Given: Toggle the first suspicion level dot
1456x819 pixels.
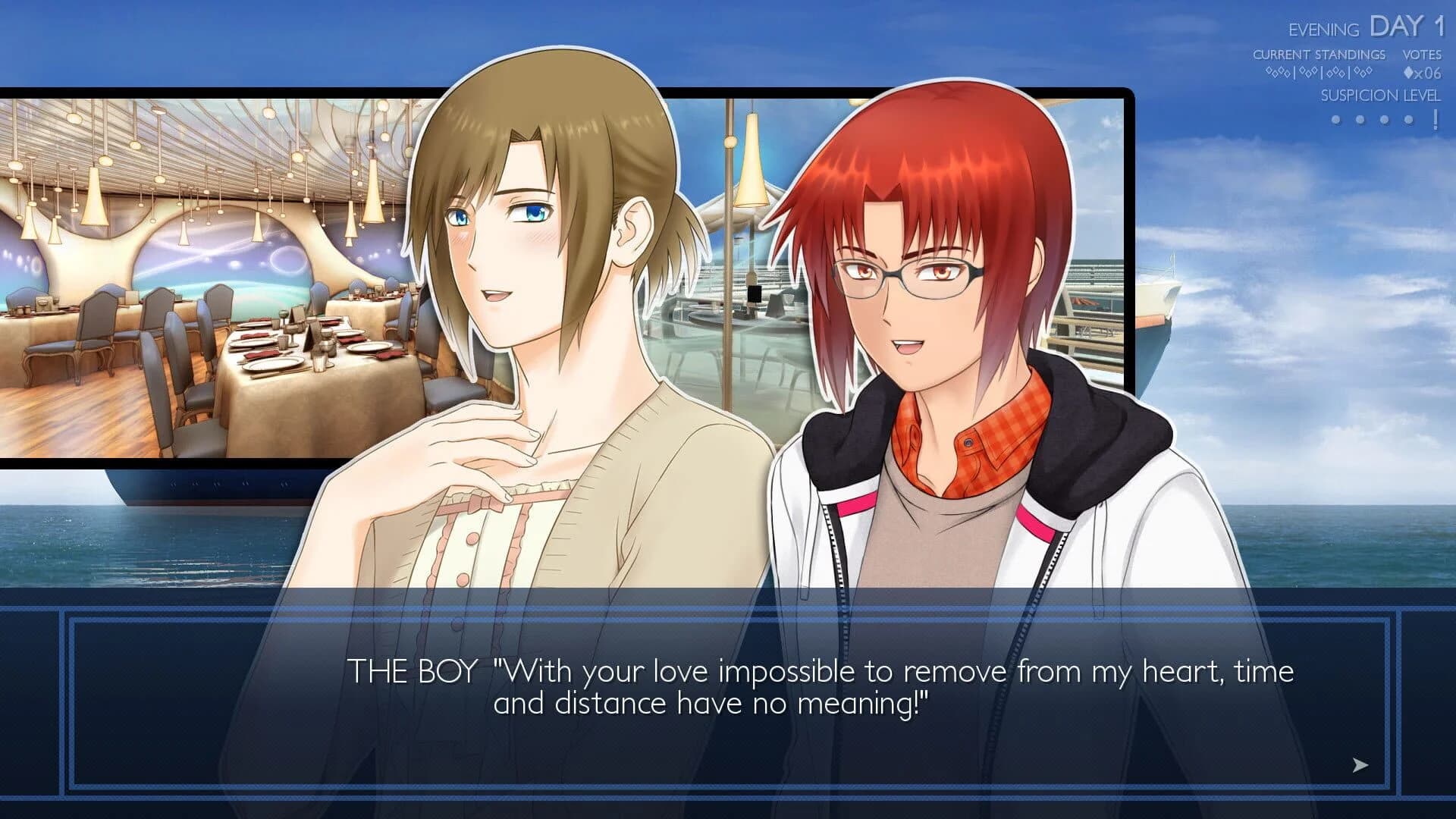Looking at the screenshot, I should click(x=1338, y=119).
